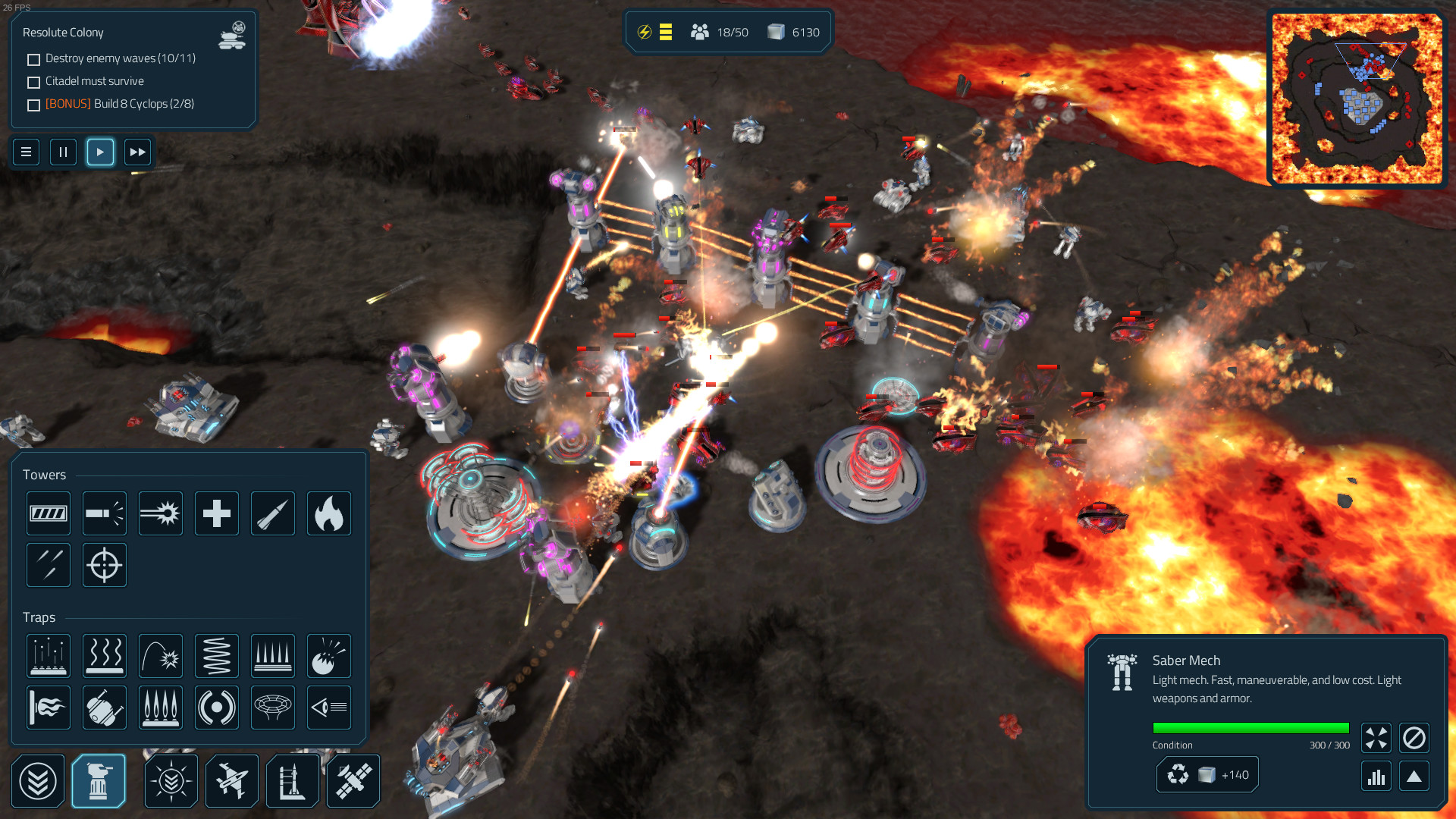
Task: Check the 'Citadel must survive' objective
Action: [x=33, y=81]
